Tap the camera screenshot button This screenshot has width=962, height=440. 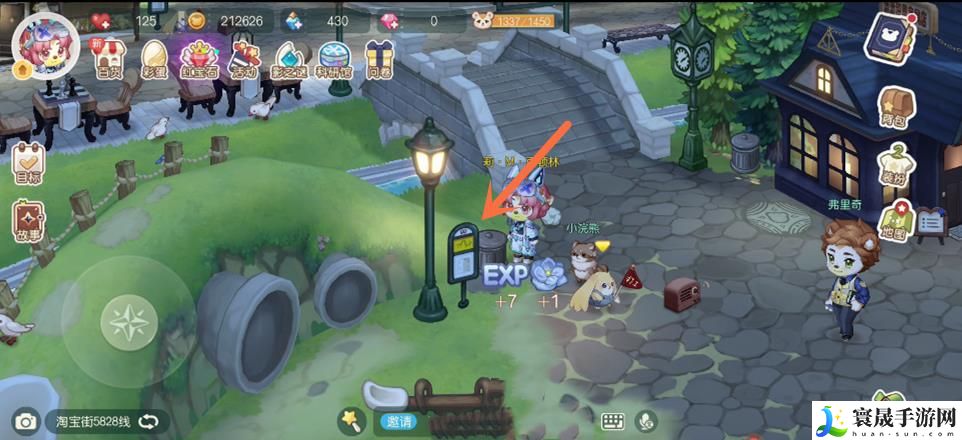(26, 422)
